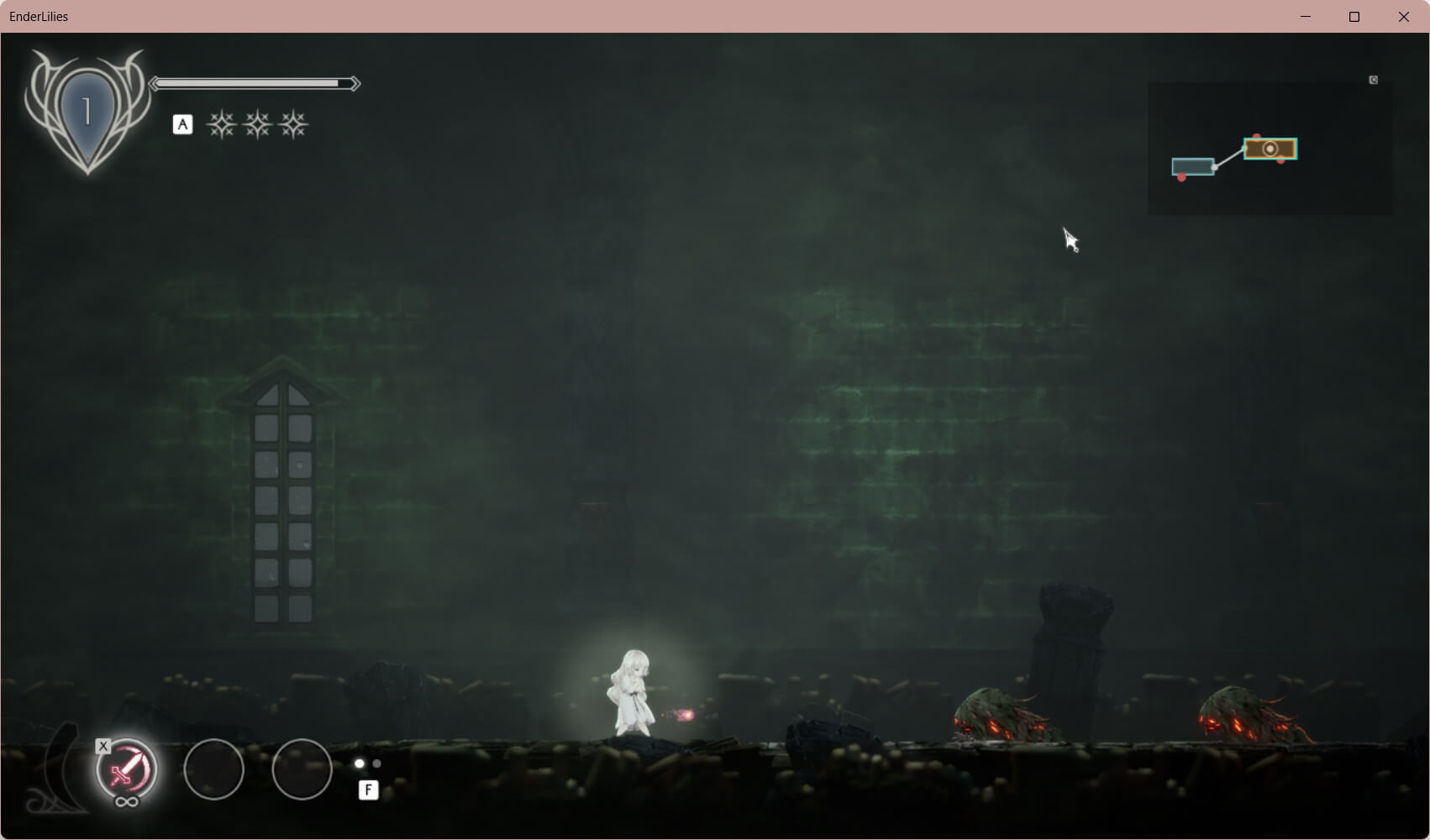Maximize the game window
The image size is (1430, 840).
point(1354,17)
